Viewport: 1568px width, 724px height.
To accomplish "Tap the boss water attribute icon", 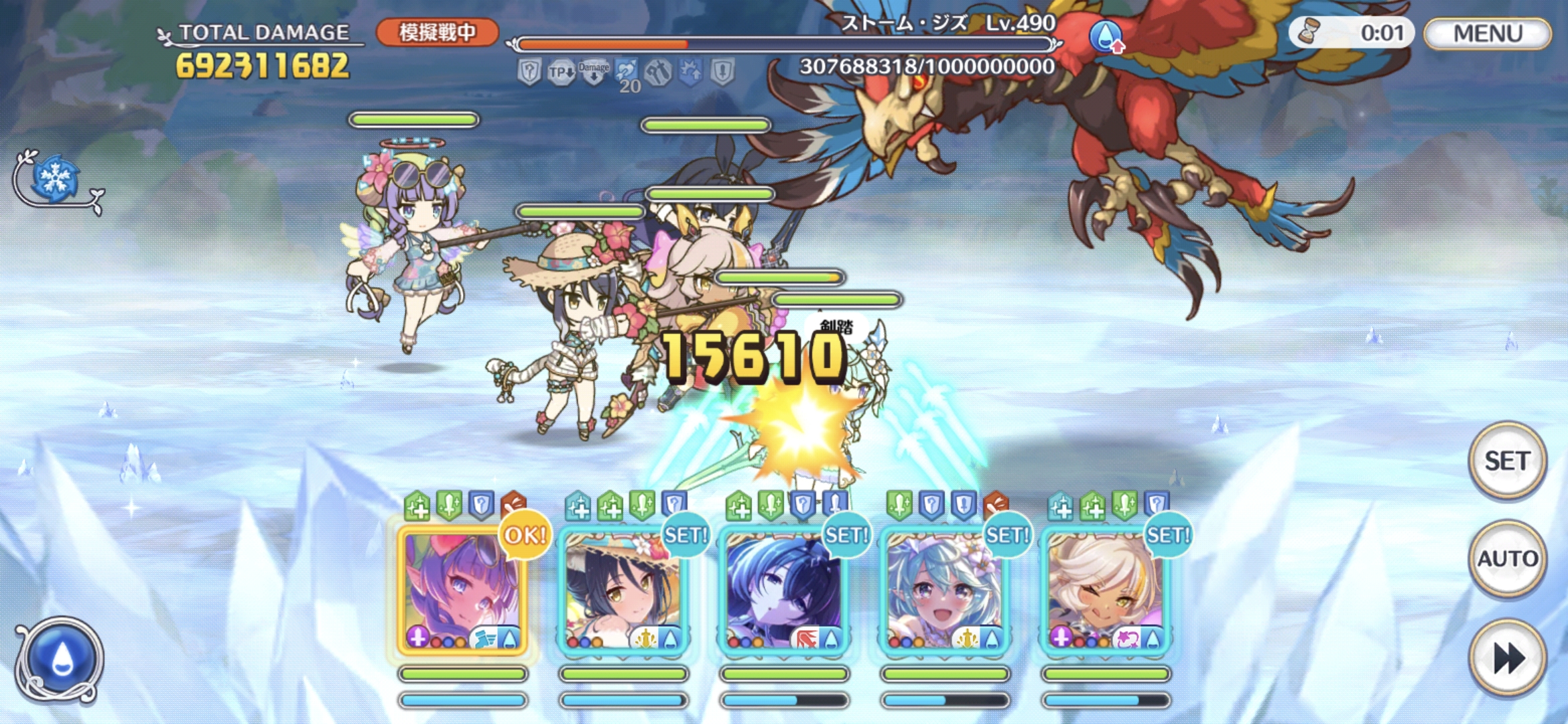I will [1106, 36].
